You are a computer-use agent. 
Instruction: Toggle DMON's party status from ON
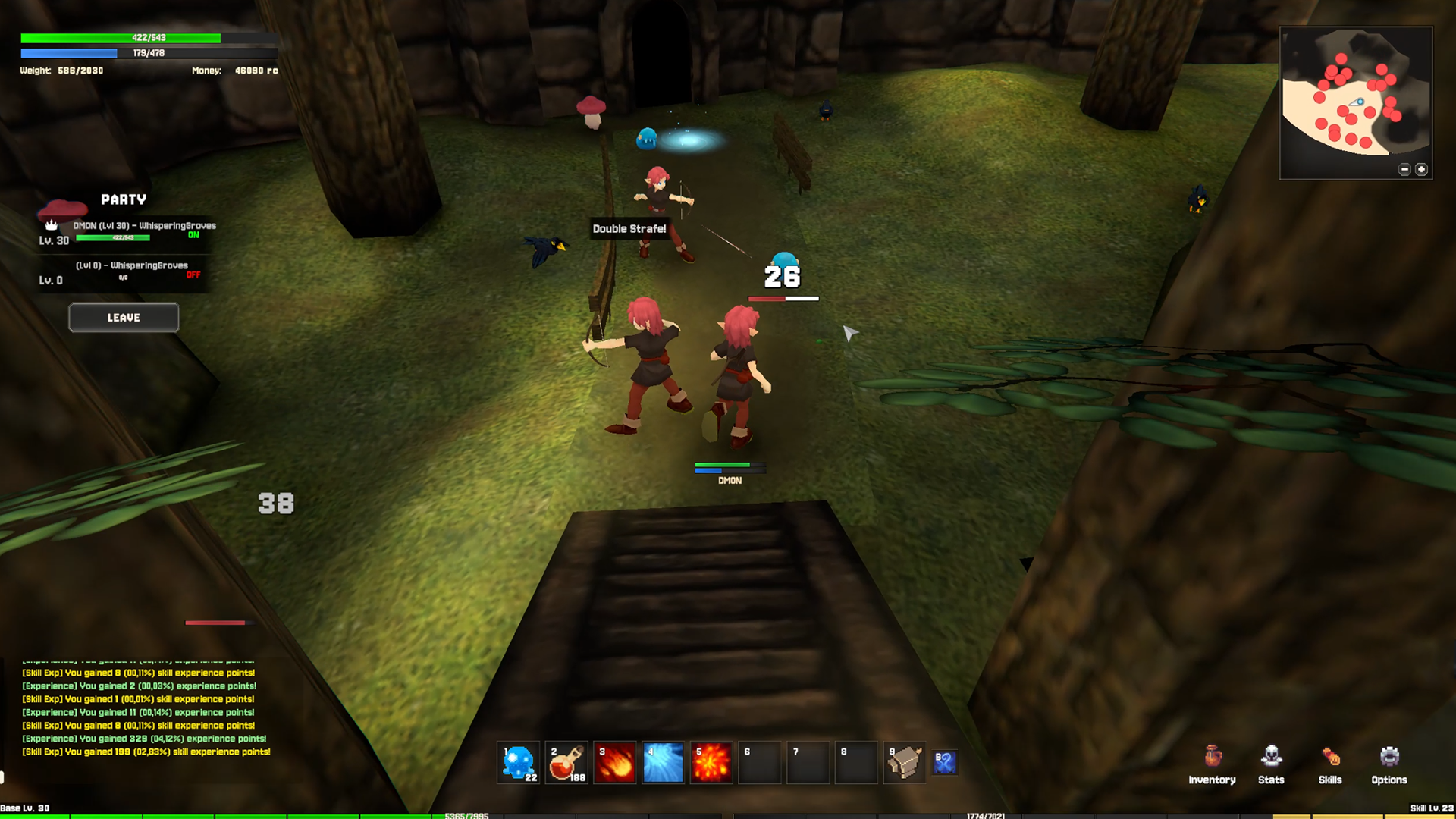[195, 235]
